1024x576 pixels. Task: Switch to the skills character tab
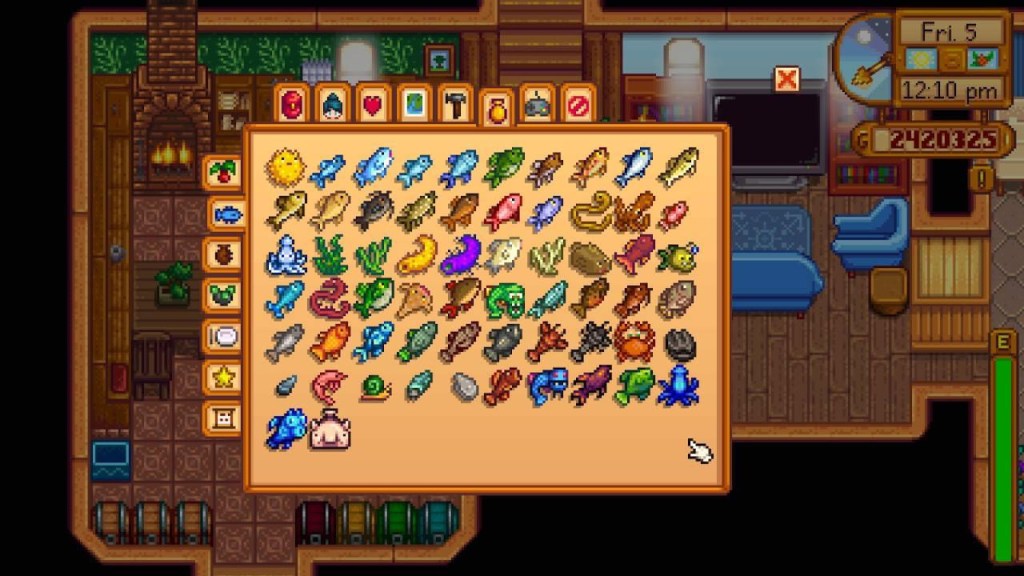(x=332, y=104)
